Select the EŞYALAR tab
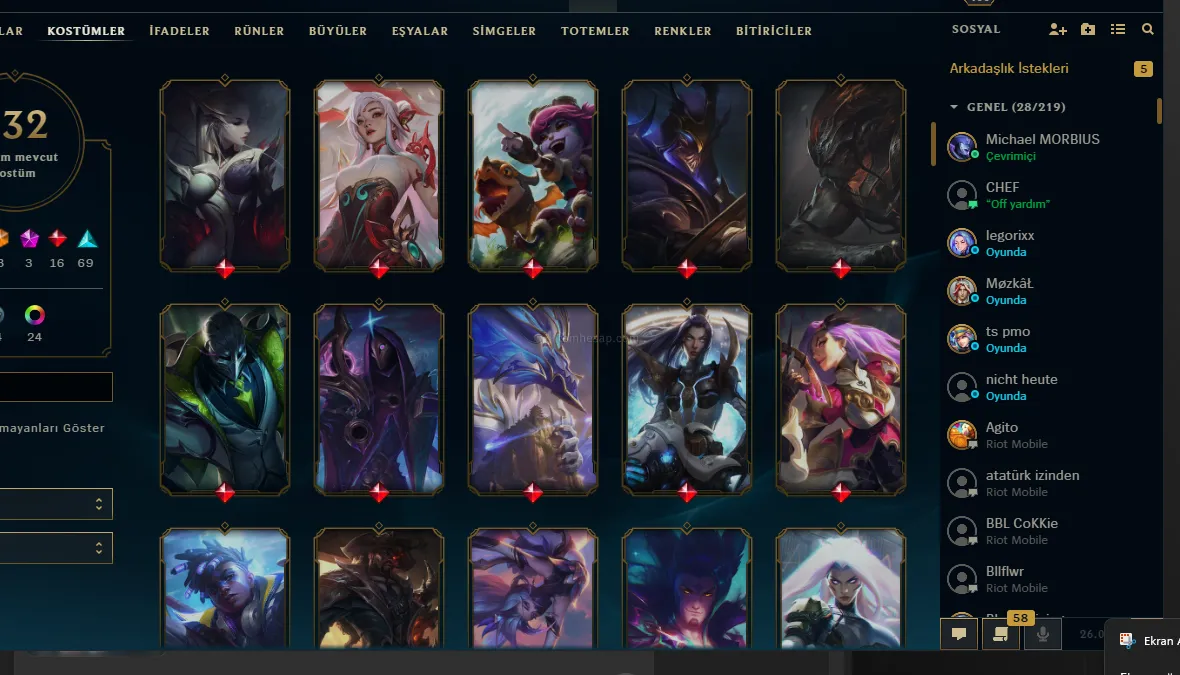 (420, 31)
